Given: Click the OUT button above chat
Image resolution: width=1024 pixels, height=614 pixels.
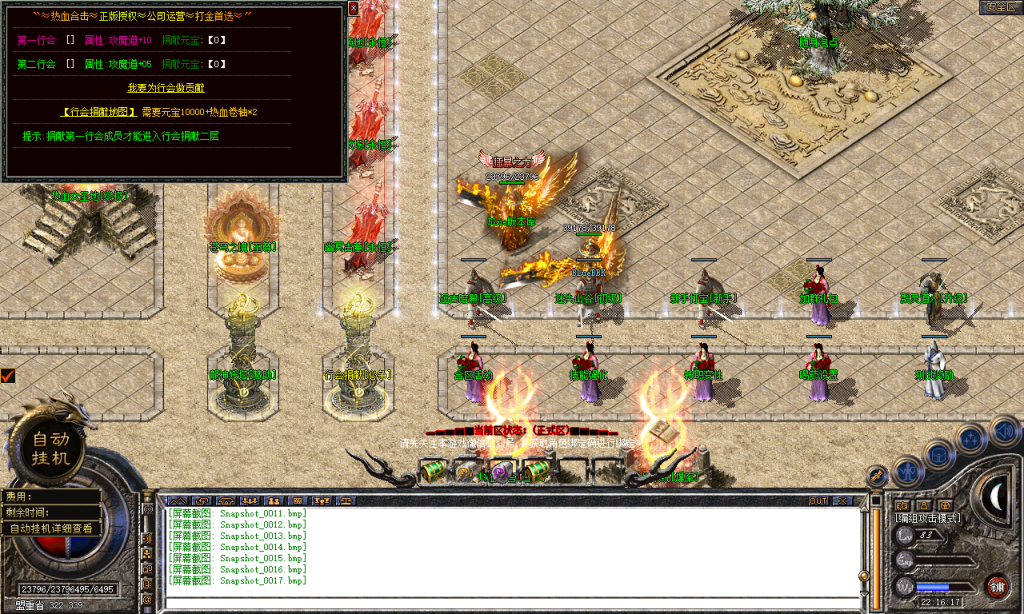Looking at the screenshot, I should click(x=818, y=500).
